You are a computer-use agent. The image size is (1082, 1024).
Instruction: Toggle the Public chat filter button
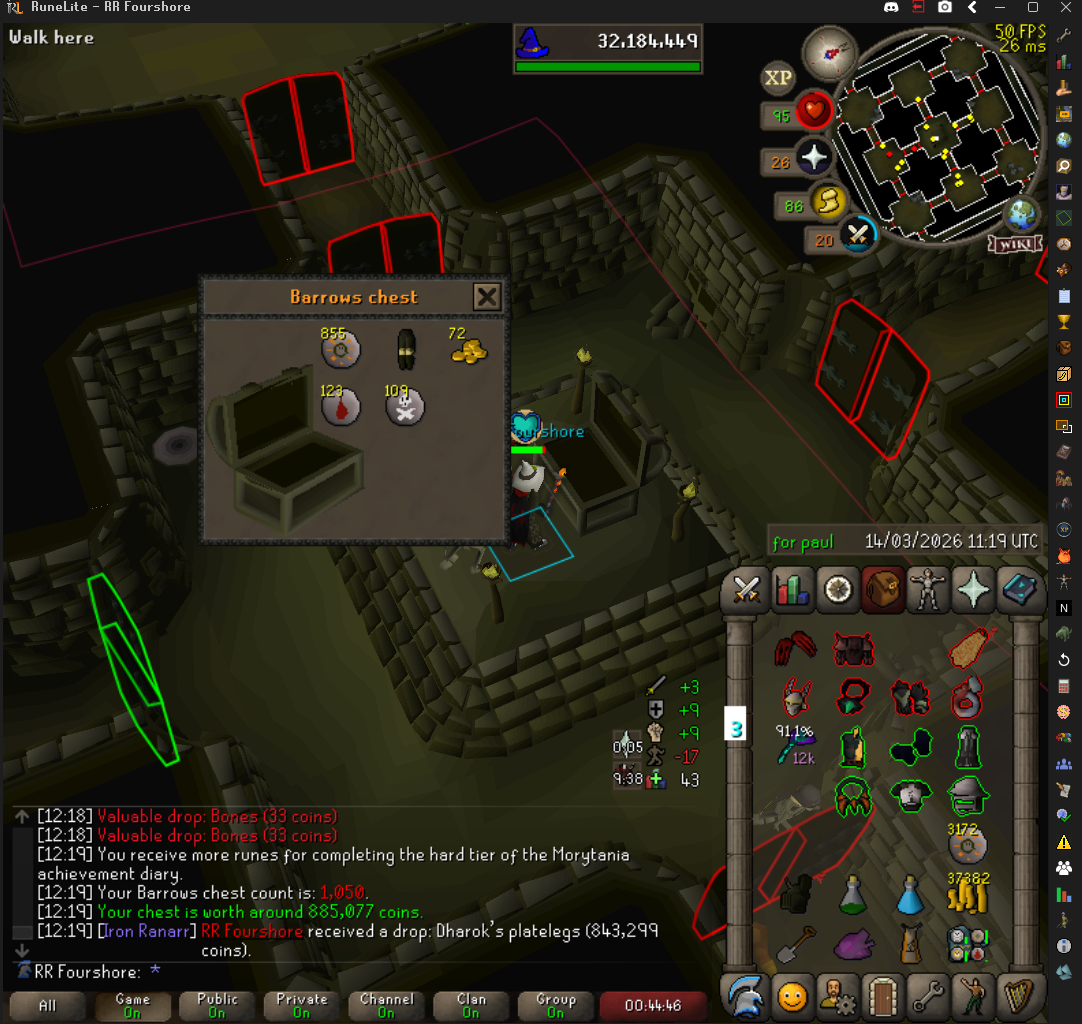click(x=217, y=1005)
